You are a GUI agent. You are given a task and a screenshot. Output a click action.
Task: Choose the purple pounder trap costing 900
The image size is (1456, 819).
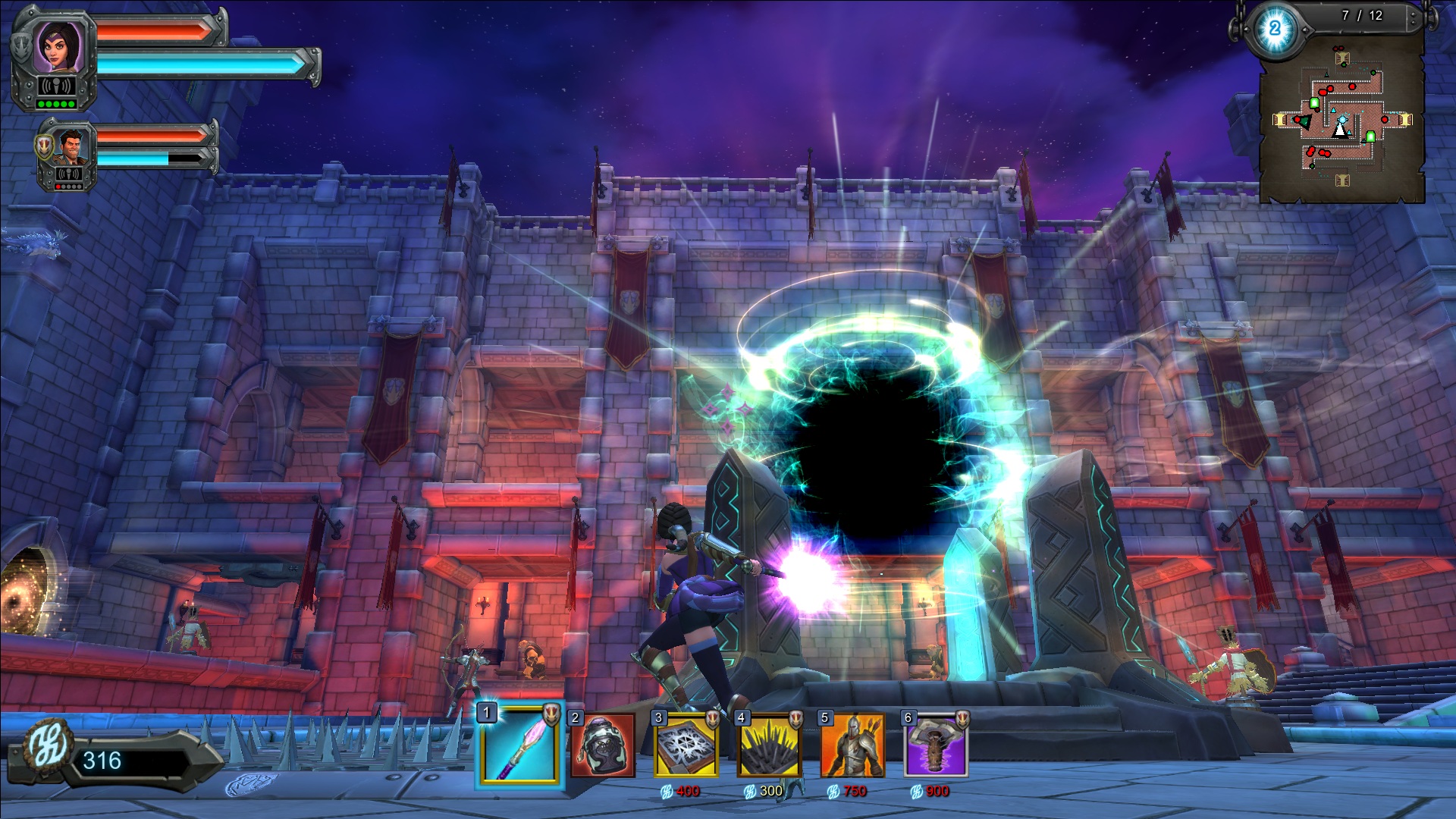click(936, 745)
